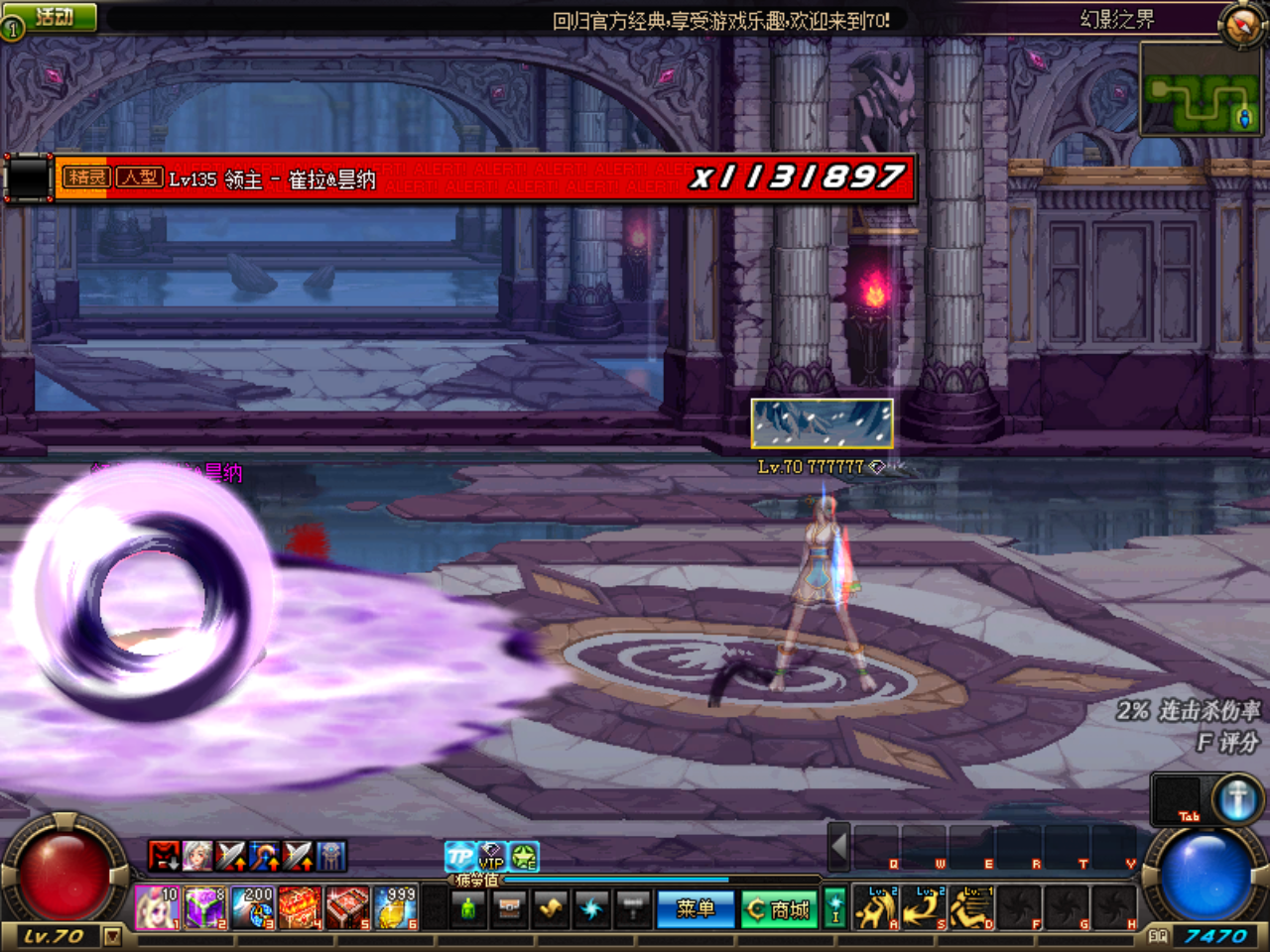The width and height of the screenshot is (1270, 952).
Task: Select the TP skill icon above the fatigue bar
Action: (x=460, y=857)
